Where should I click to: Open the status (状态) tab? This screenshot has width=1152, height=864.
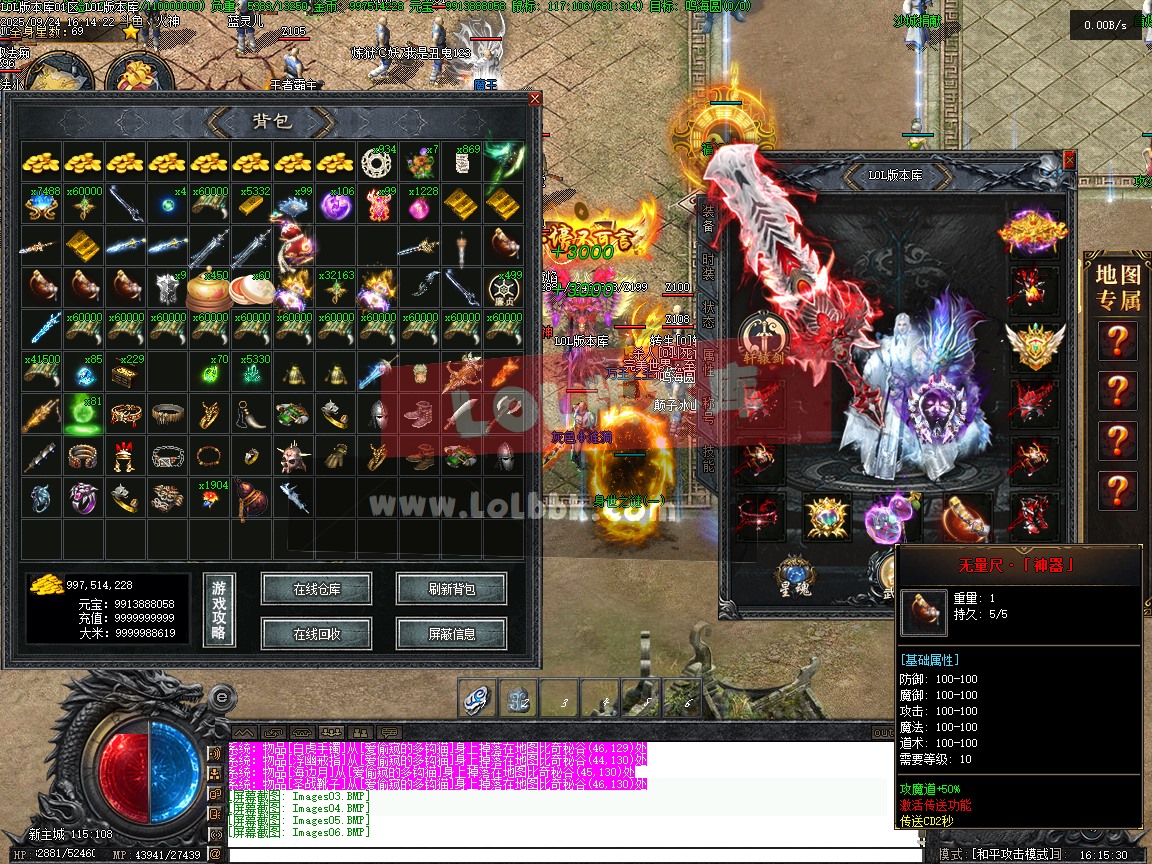click(708, 313)
